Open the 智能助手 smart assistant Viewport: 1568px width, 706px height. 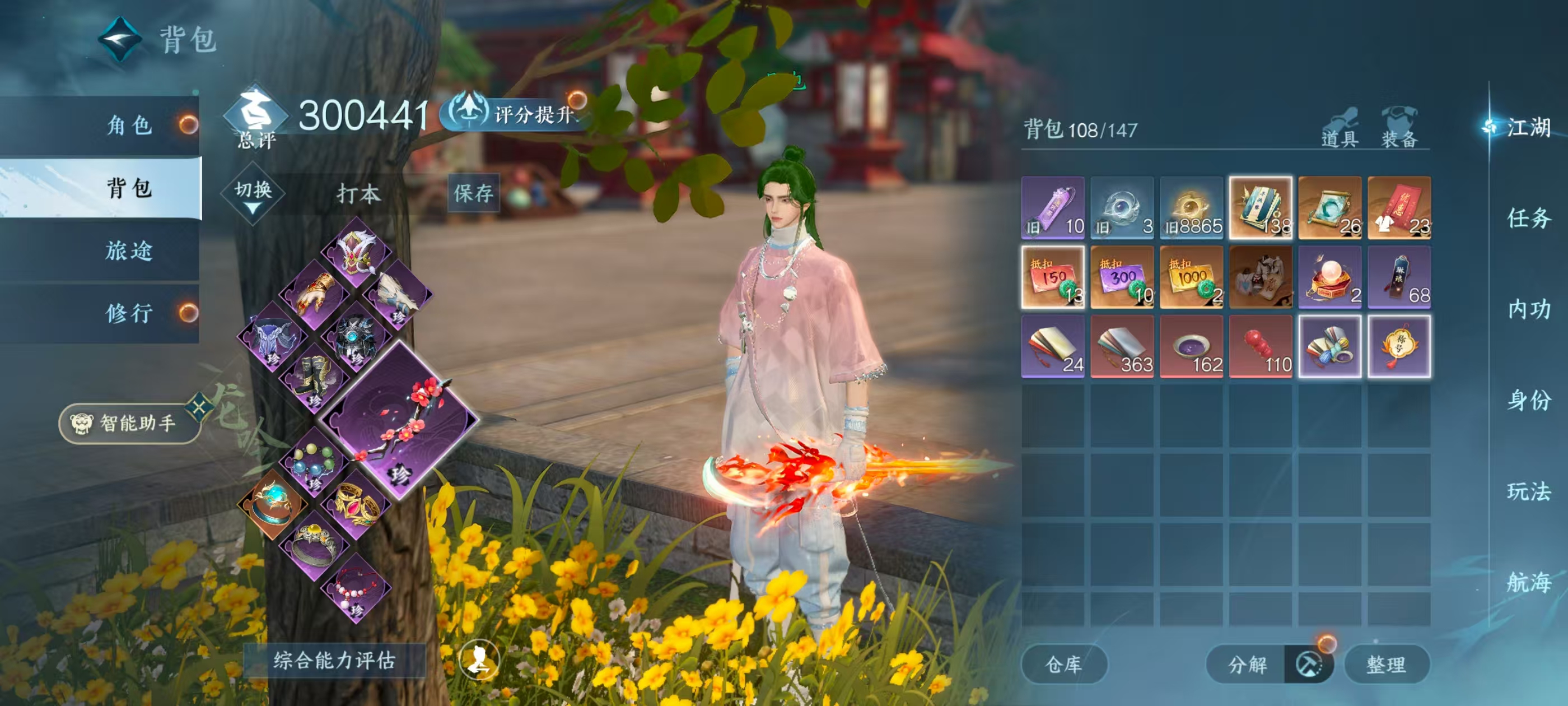pos(129,422)
